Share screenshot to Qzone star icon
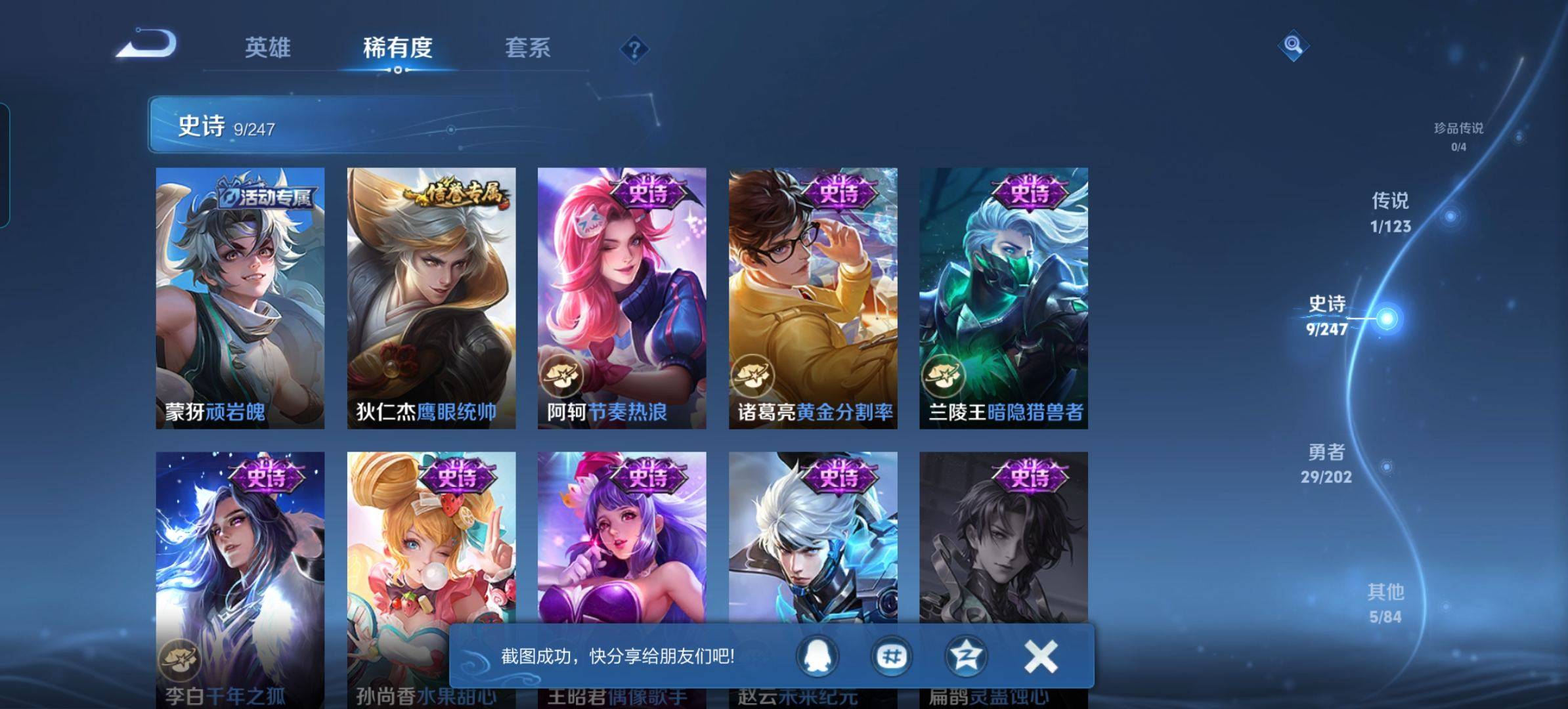This screenshot has height=709, width=1568. [x=965, y=656]
